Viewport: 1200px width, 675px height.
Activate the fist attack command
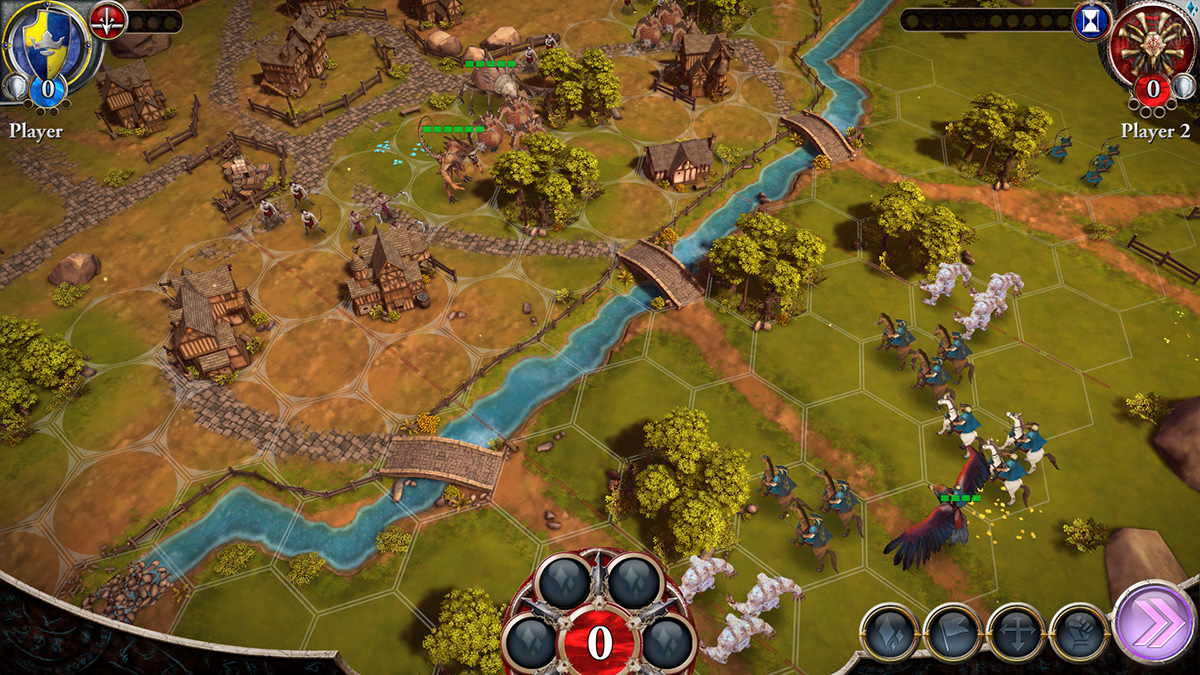click(x=1079, y=632)
